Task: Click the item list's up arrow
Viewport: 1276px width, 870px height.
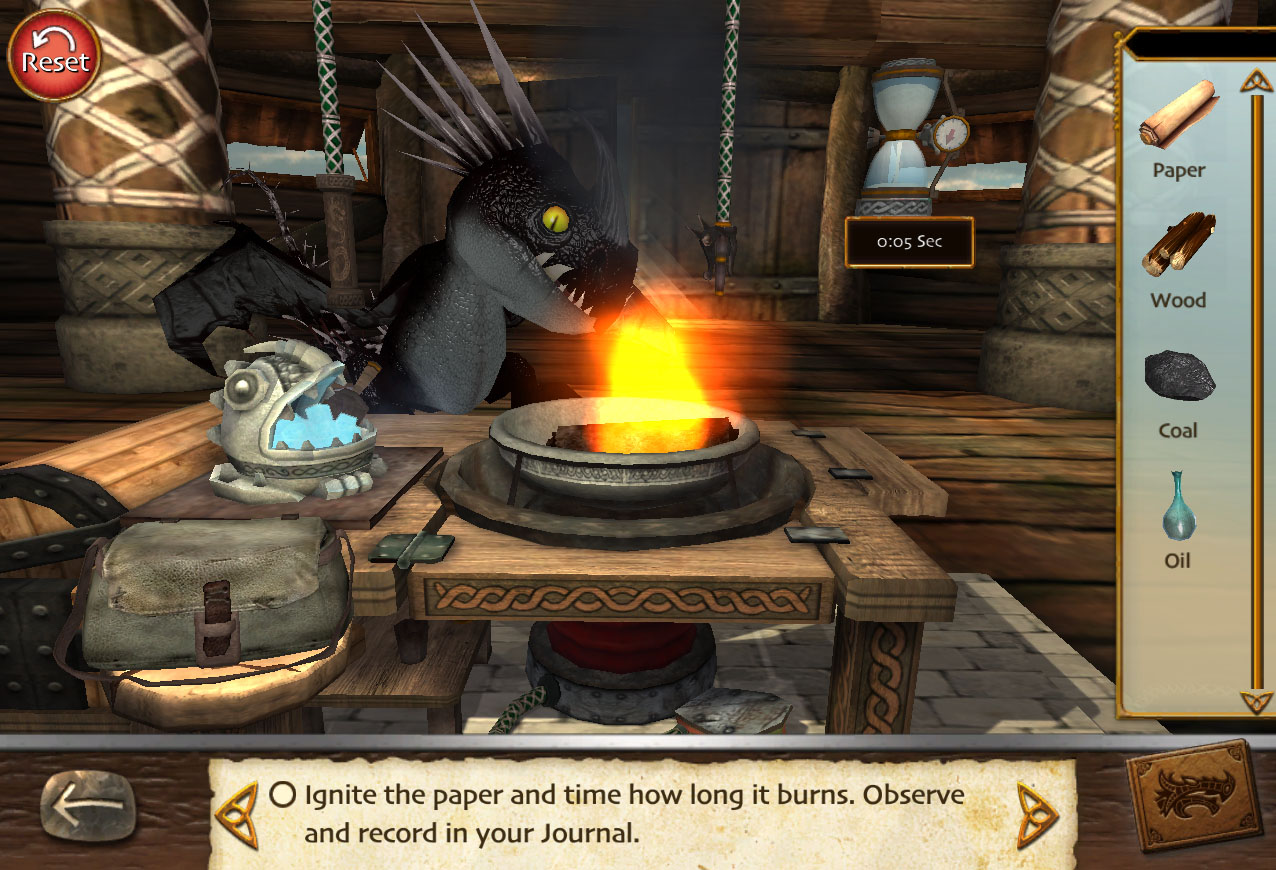Action: [x=1255, y=80]
